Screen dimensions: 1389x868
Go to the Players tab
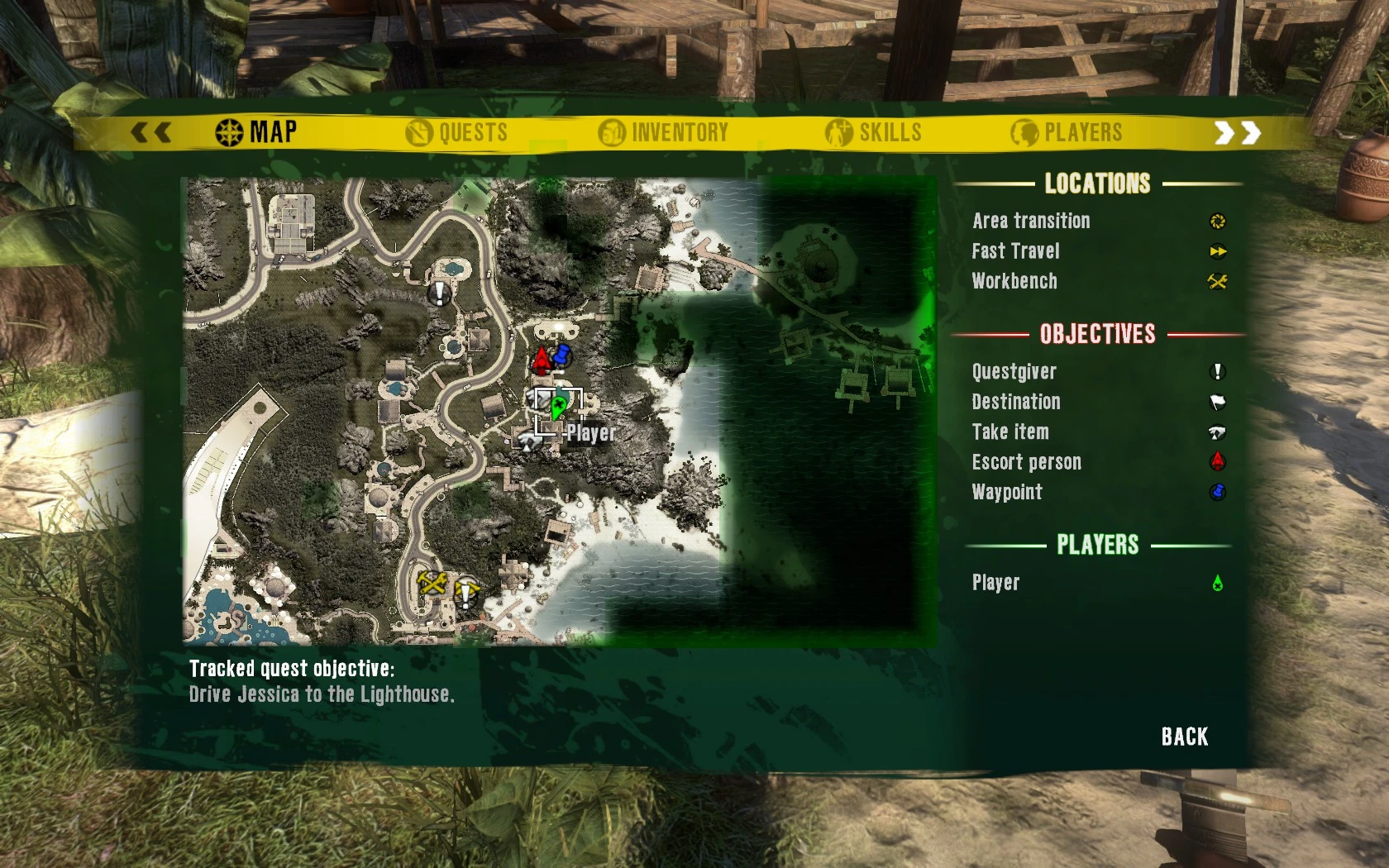(1067, 132)
